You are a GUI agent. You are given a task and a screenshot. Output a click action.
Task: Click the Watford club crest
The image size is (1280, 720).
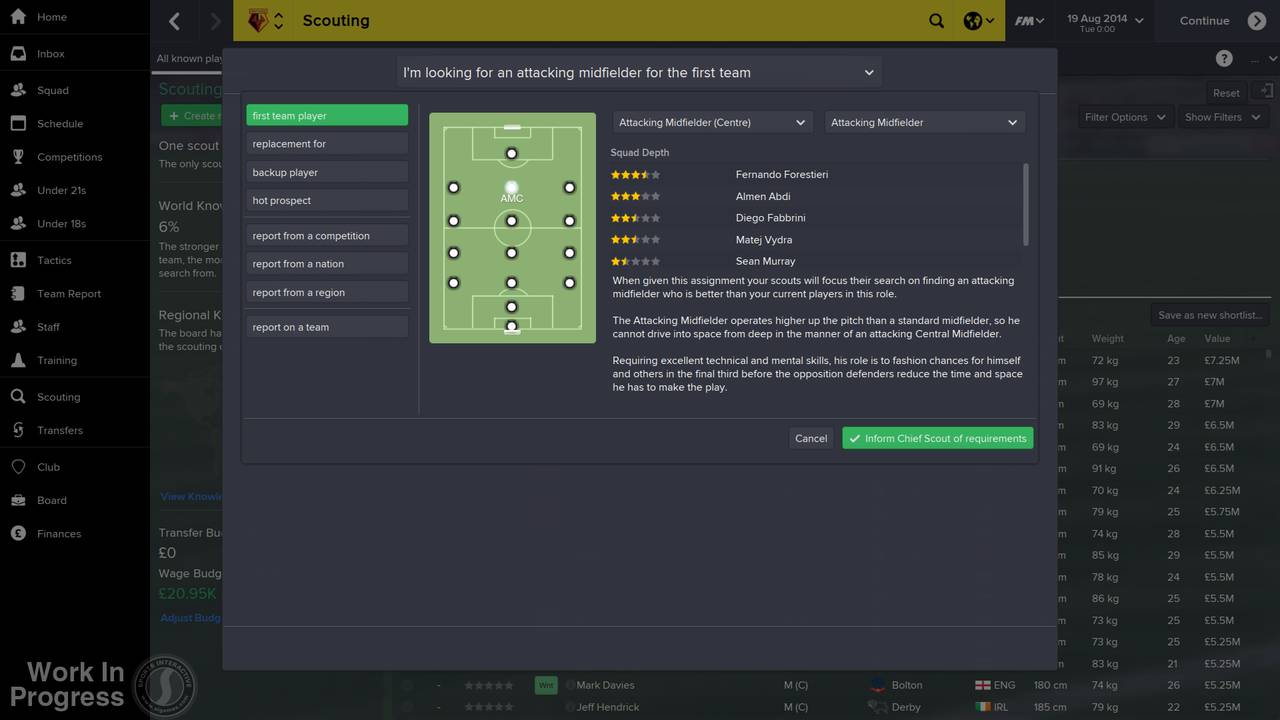pyautogui.click(x=258, y=20)
